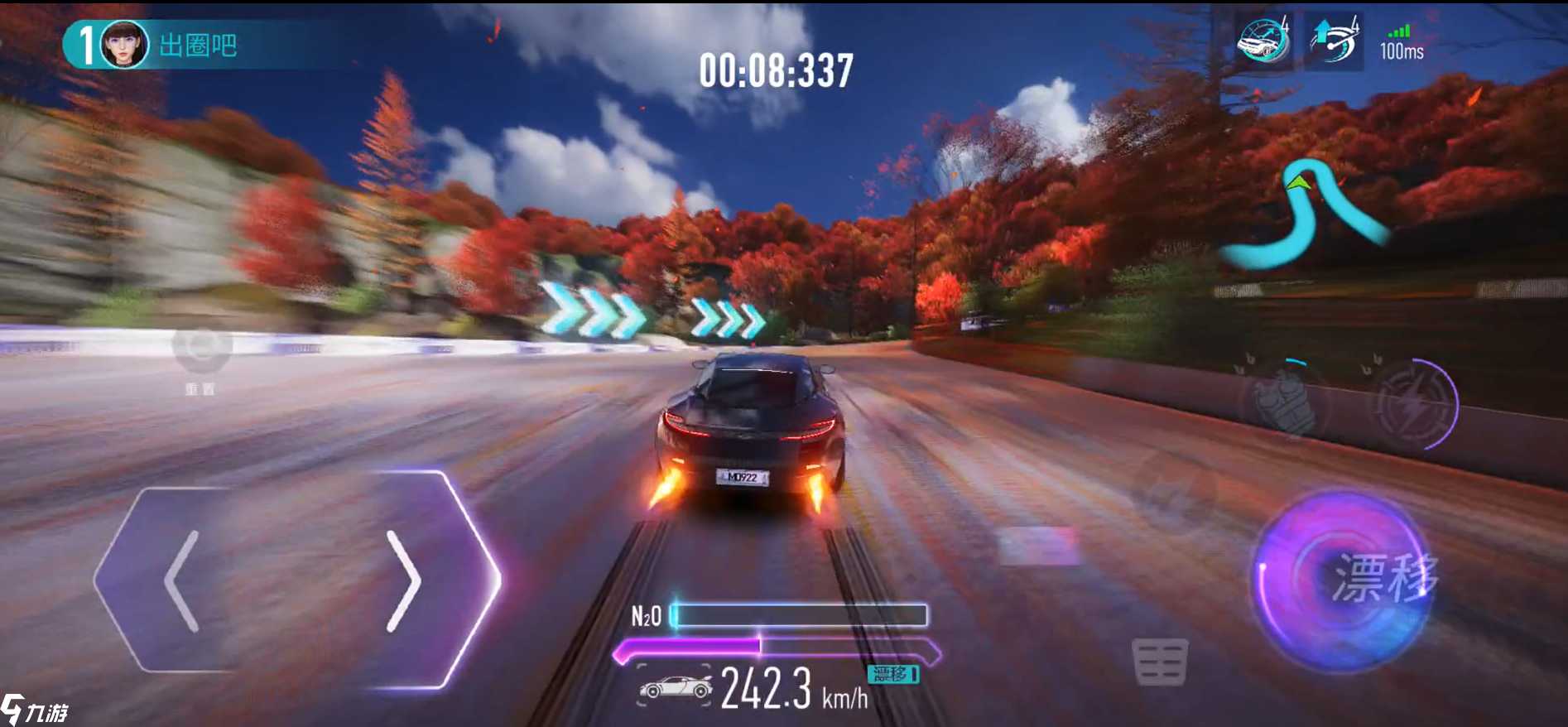The height and width of the screenshot is (727, 1568).
Task: Select the car-with-gauge buff icon
Action: 1263,41
